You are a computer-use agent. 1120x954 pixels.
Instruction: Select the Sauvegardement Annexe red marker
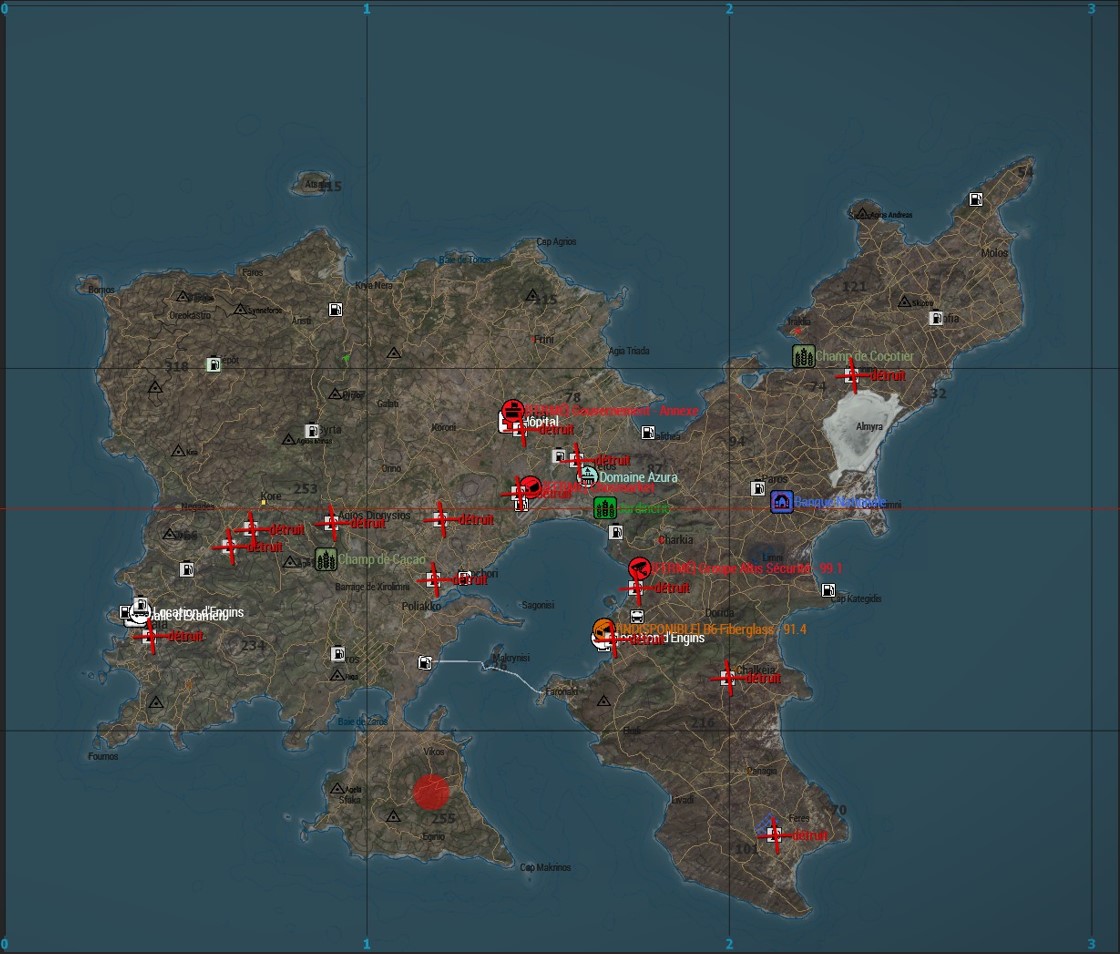[x=512, y=410]
